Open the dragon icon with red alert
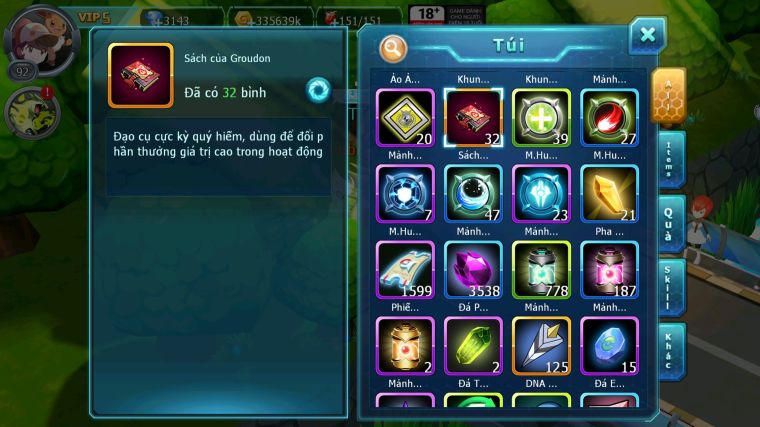This screenshot has height=427, width=760. (30, 112)
